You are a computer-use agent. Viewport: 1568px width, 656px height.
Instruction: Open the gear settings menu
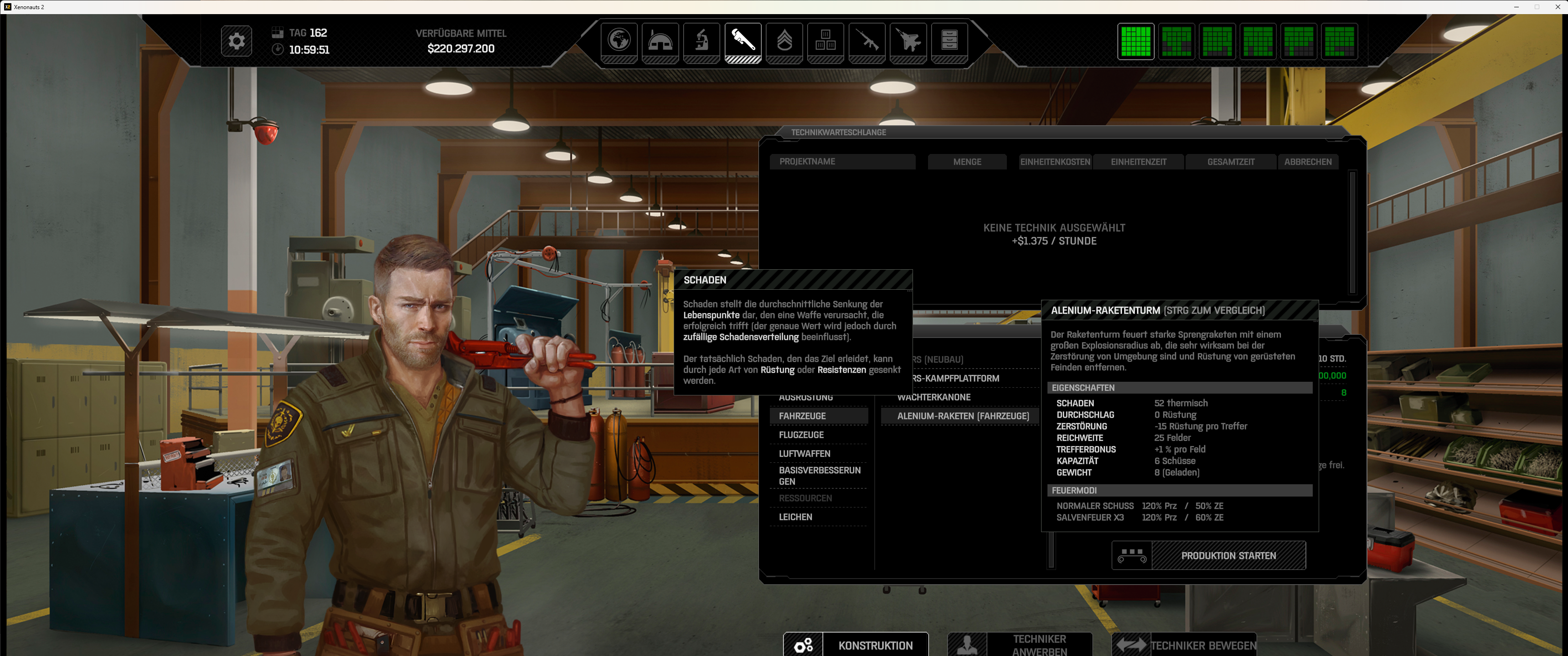[x=236, y=41]
